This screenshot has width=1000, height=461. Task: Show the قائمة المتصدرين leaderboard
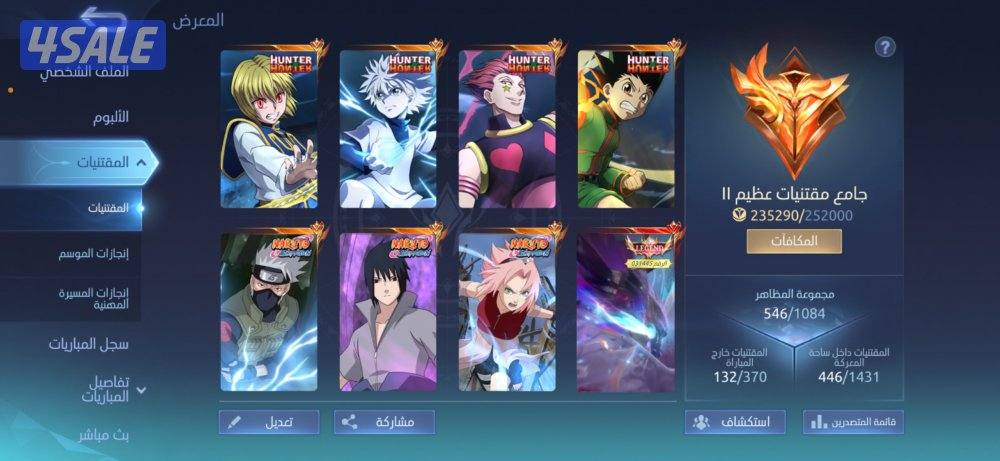(852, 422)
